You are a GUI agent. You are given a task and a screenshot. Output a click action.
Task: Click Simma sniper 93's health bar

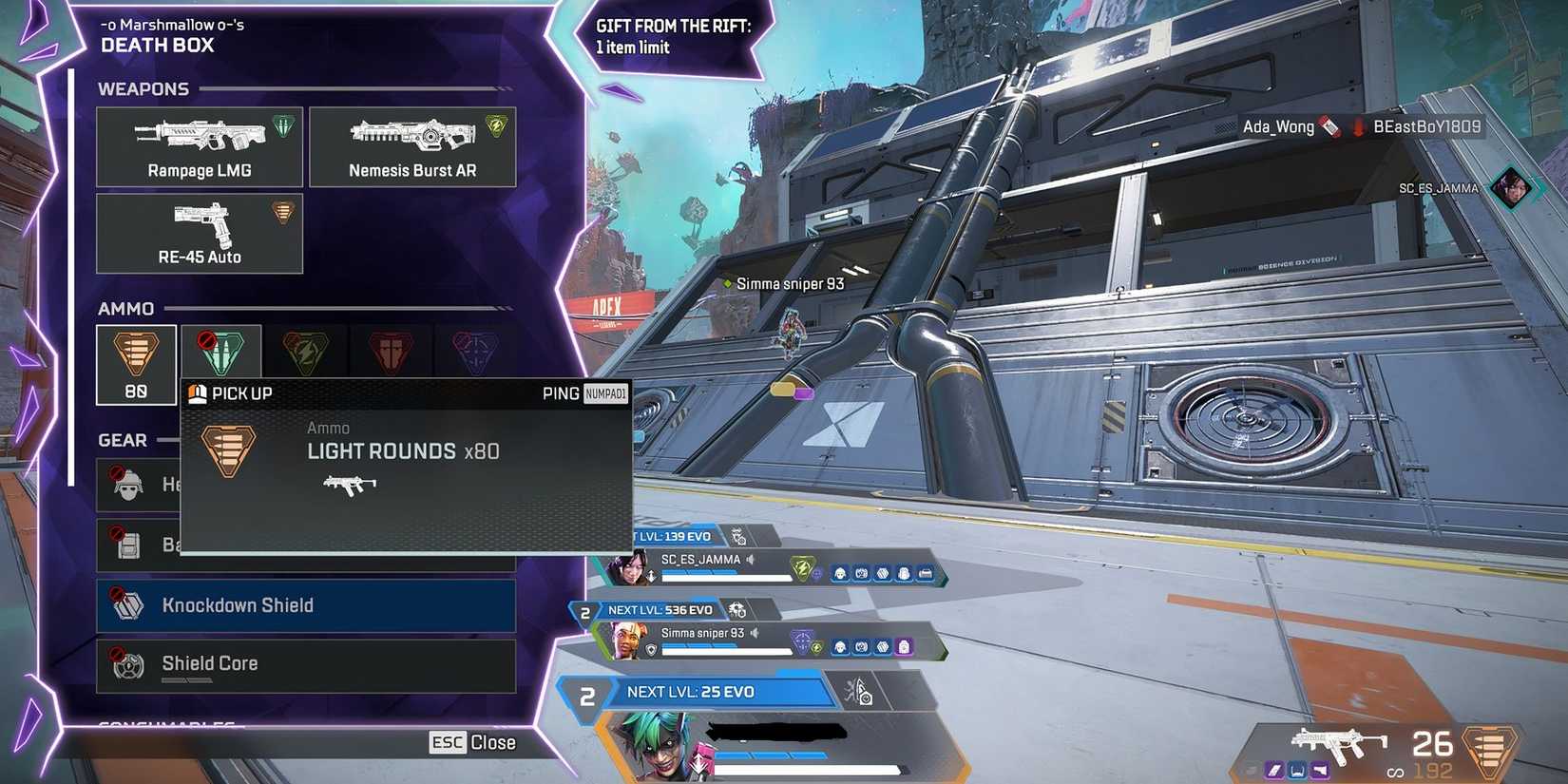pos(722,651)
